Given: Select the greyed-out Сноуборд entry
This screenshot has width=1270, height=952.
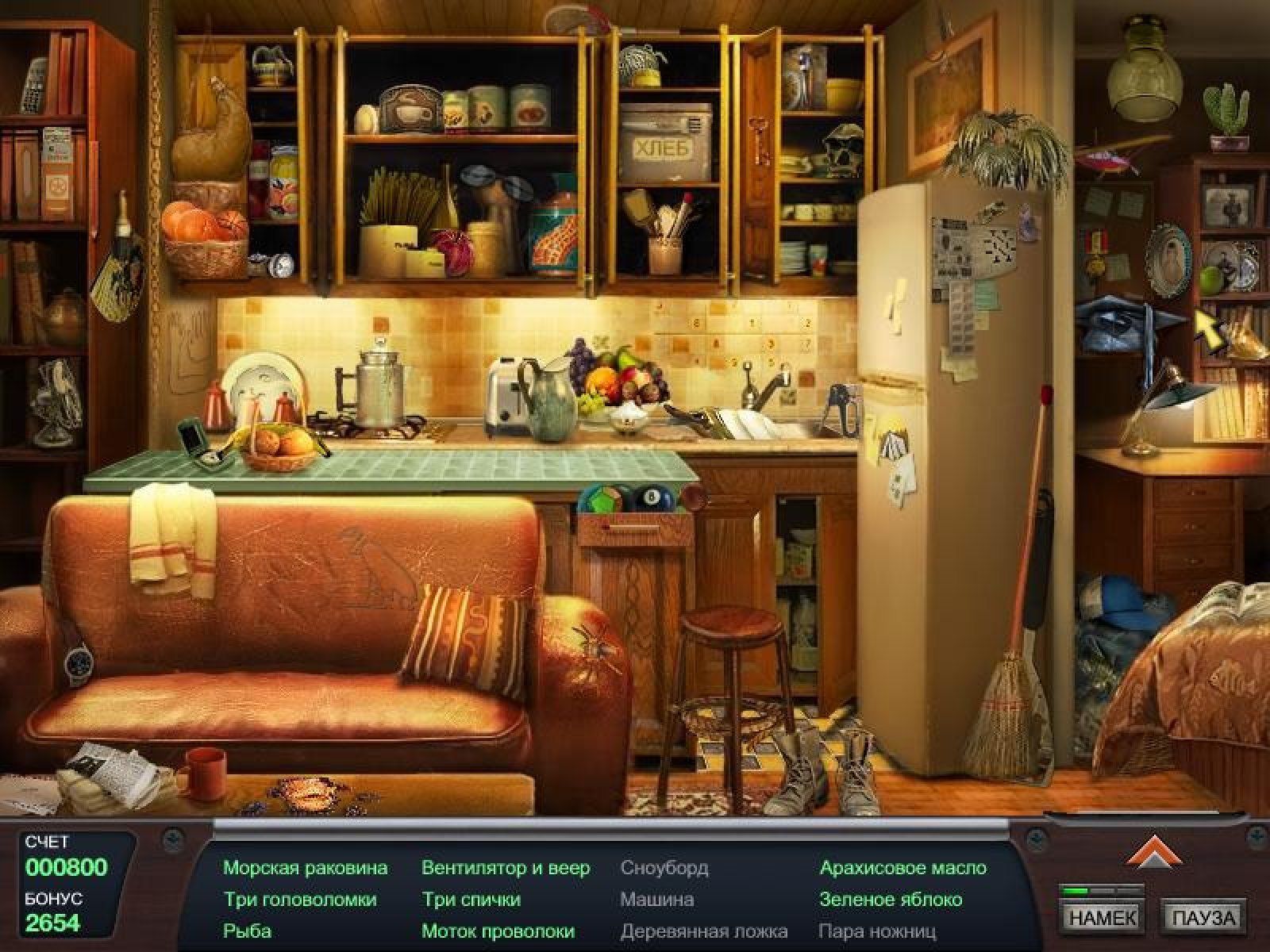Looking at the screenshot, I should point(664,868).
